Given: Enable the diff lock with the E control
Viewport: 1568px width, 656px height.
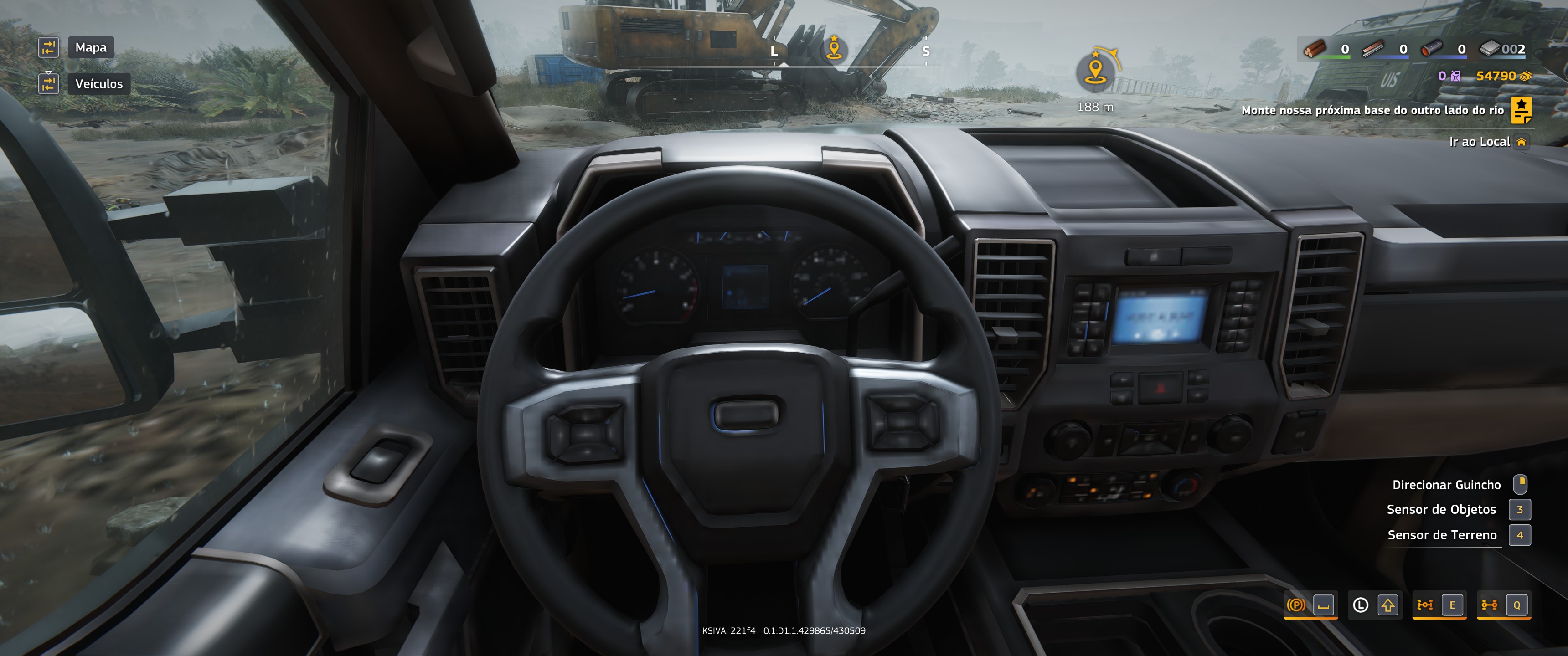Looking at the screenshot, I should pyautogui.click(x=1453, y=605).
